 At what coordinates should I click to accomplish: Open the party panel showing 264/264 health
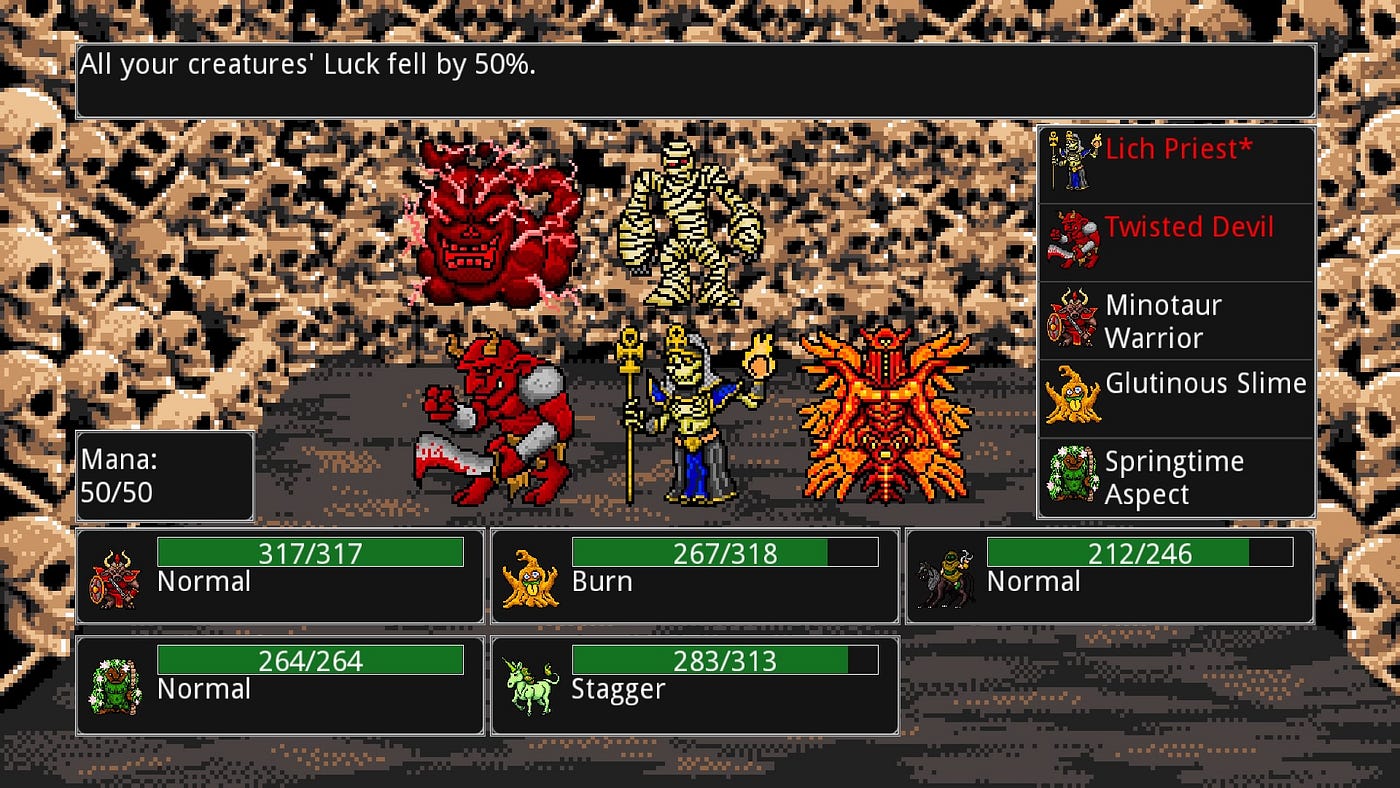click(280, 685)
